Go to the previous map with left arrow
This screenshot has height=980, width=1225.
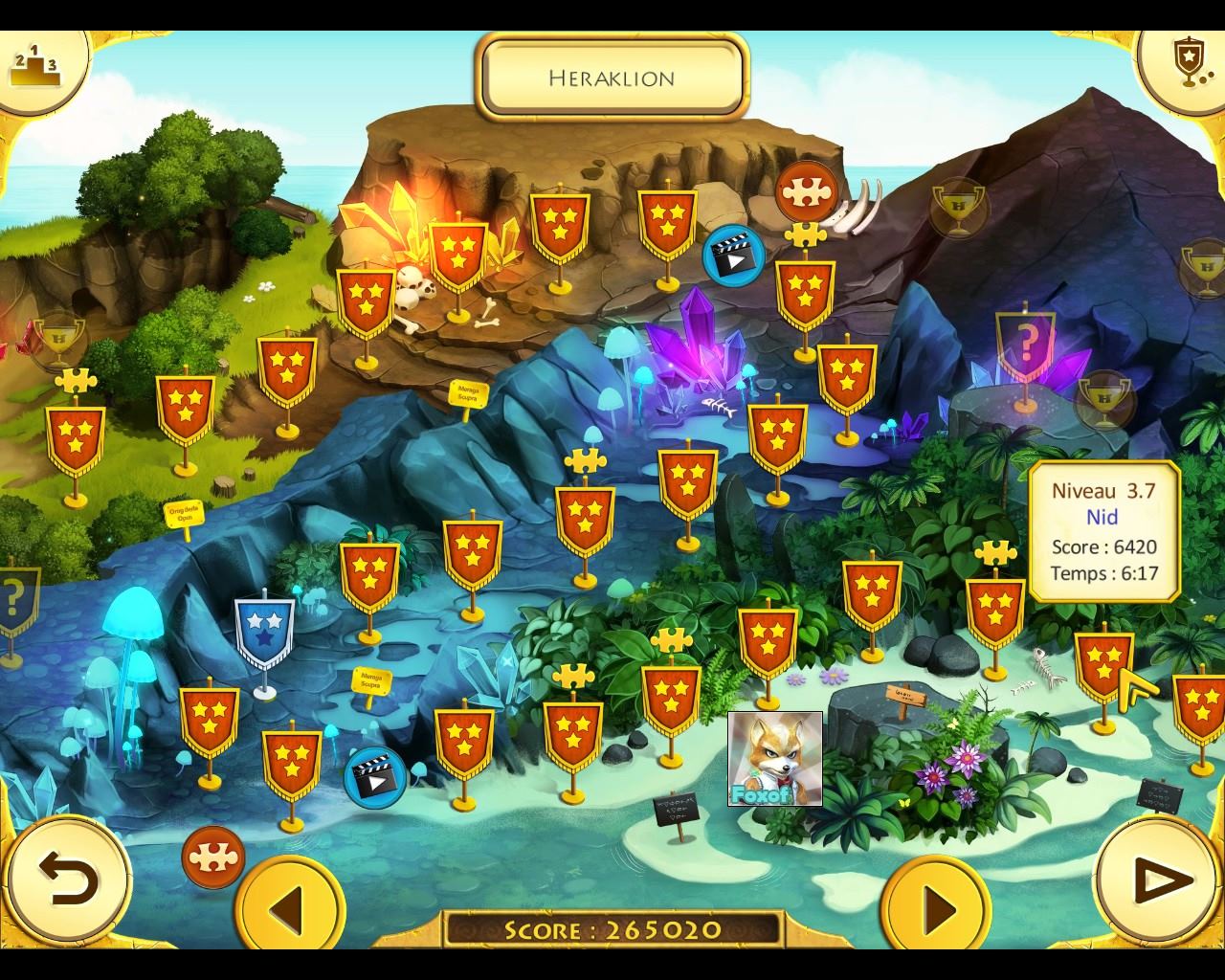point(290,904)
